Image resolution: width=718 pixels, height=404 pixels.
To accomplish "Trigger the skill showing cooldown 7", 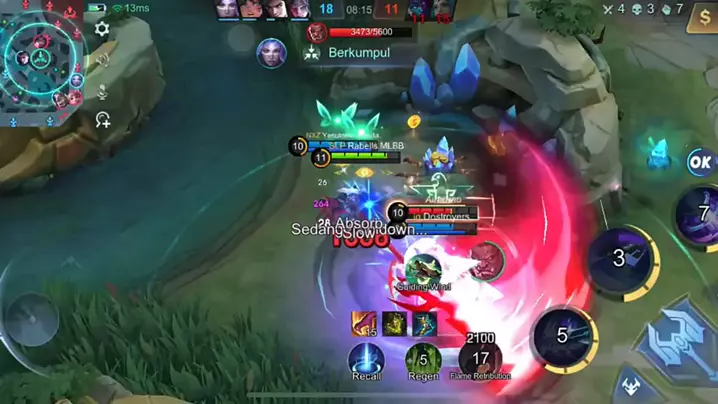I will pyautogui.click(x=701, y=213).
